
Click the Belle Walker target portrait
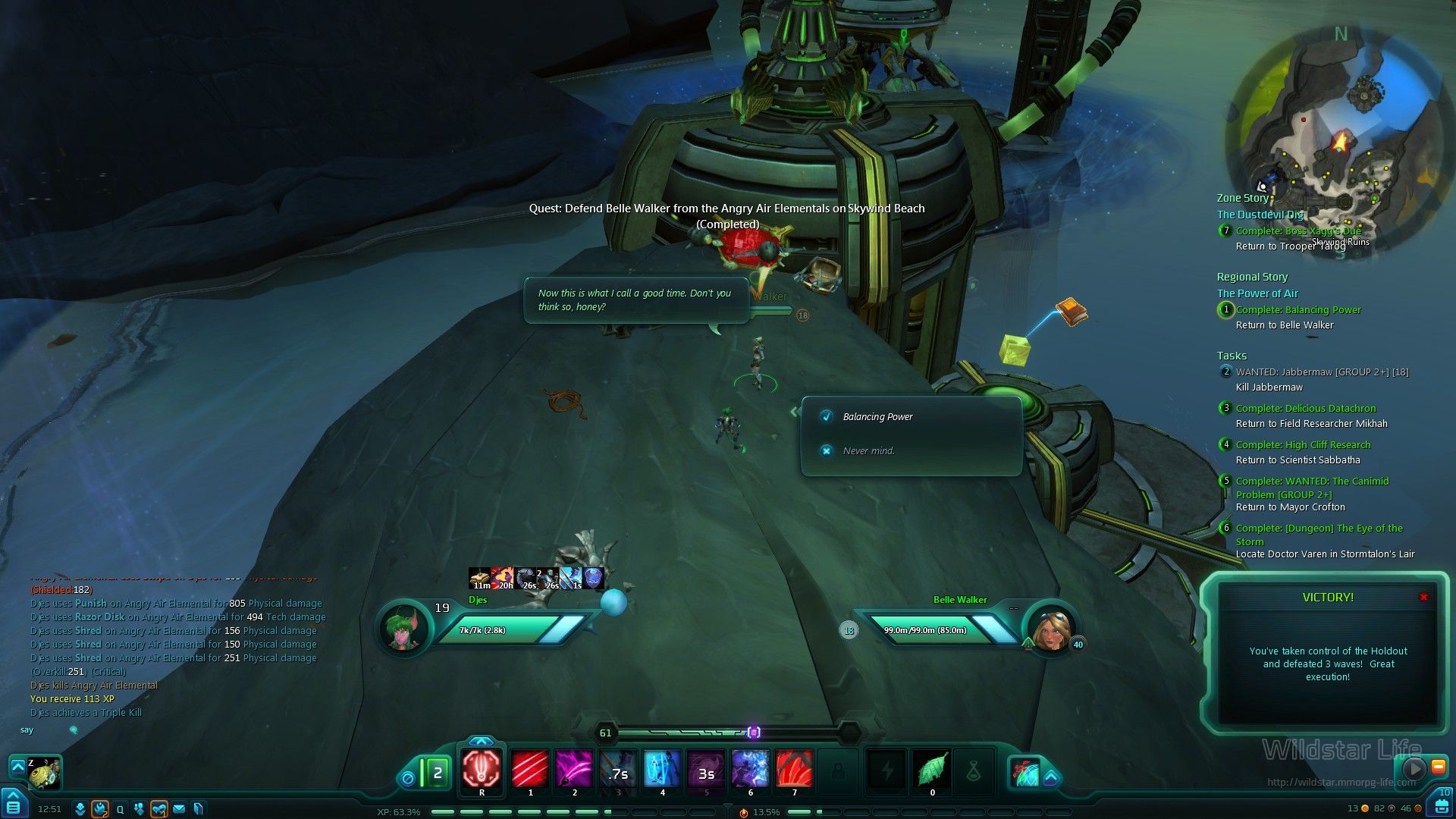tap(1050, 629)
